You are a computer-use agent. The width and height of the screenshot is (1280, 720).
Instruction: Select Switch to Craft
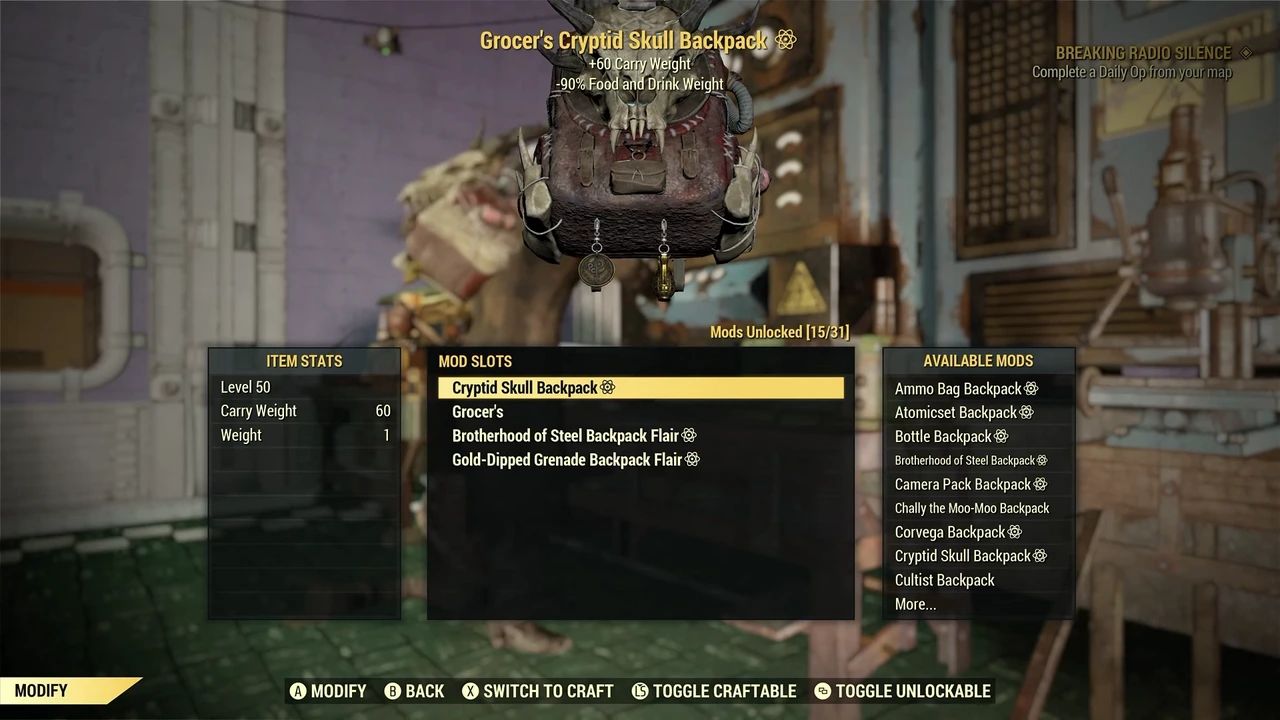tap(548, 691)
